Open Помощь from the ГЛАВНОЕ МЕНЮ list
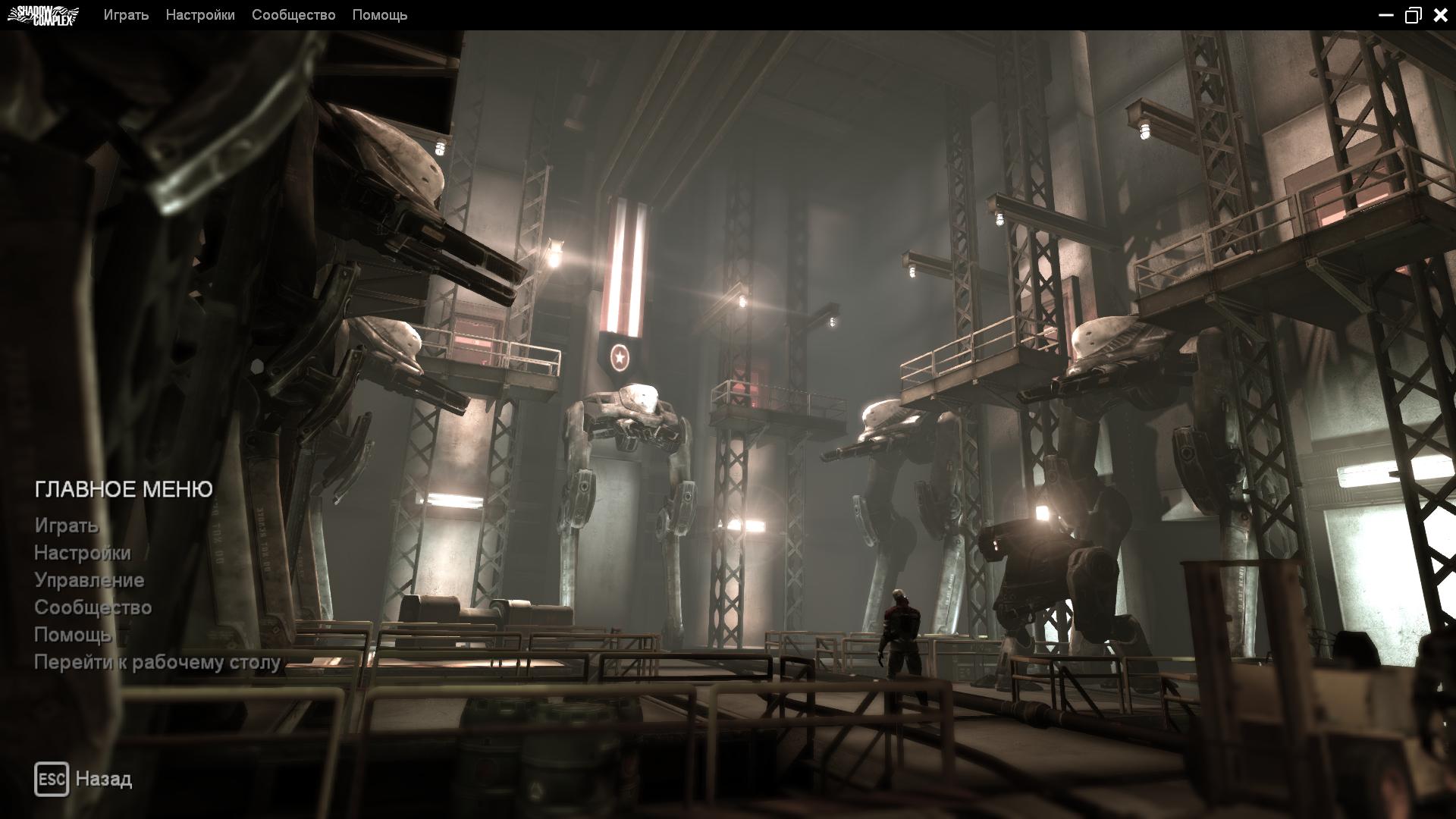Screen dimensions: 1456x819 pyautogui.click(x=73, y=635)
